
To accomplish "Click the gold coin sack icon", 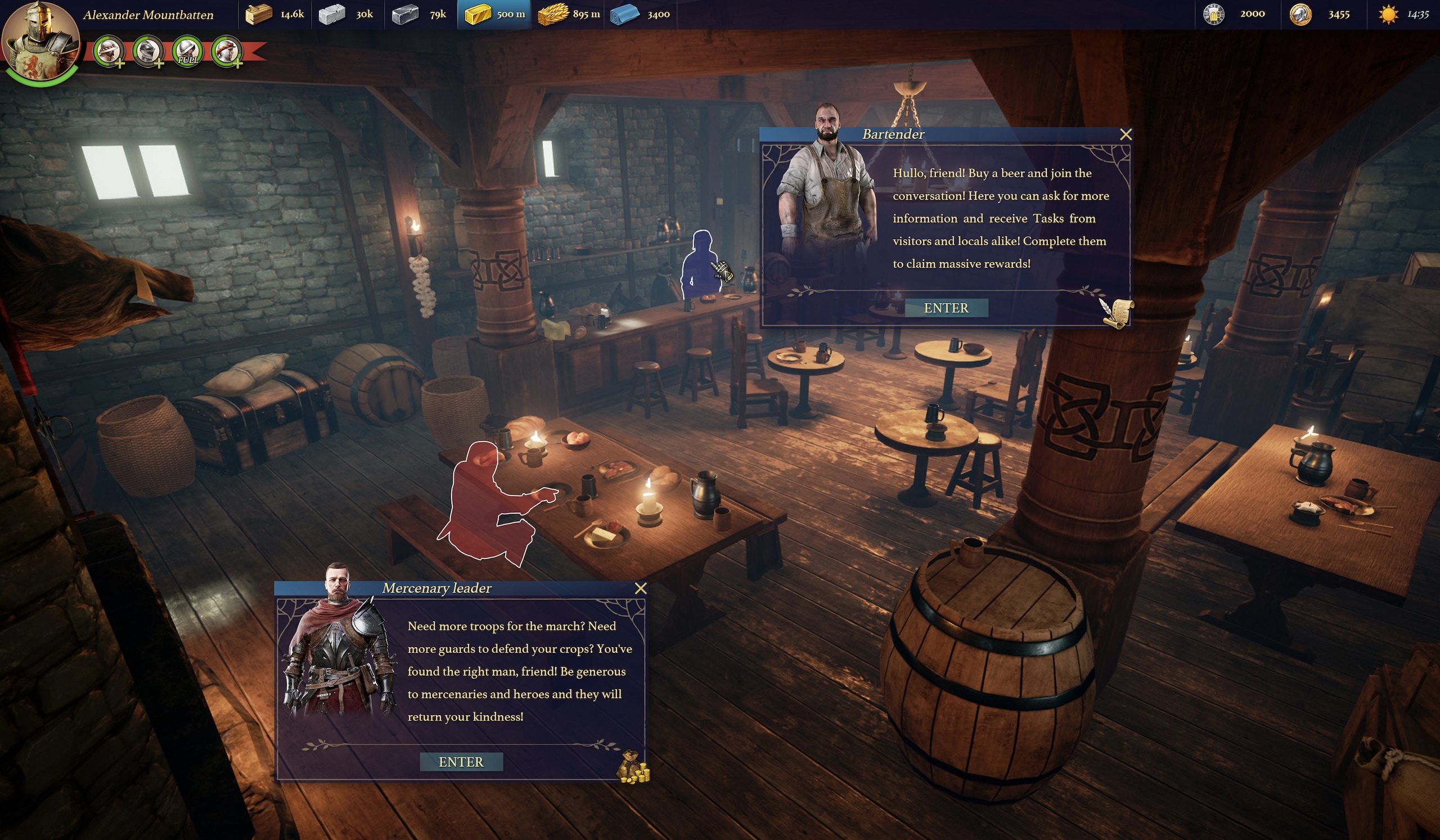I will click(633, 767).
